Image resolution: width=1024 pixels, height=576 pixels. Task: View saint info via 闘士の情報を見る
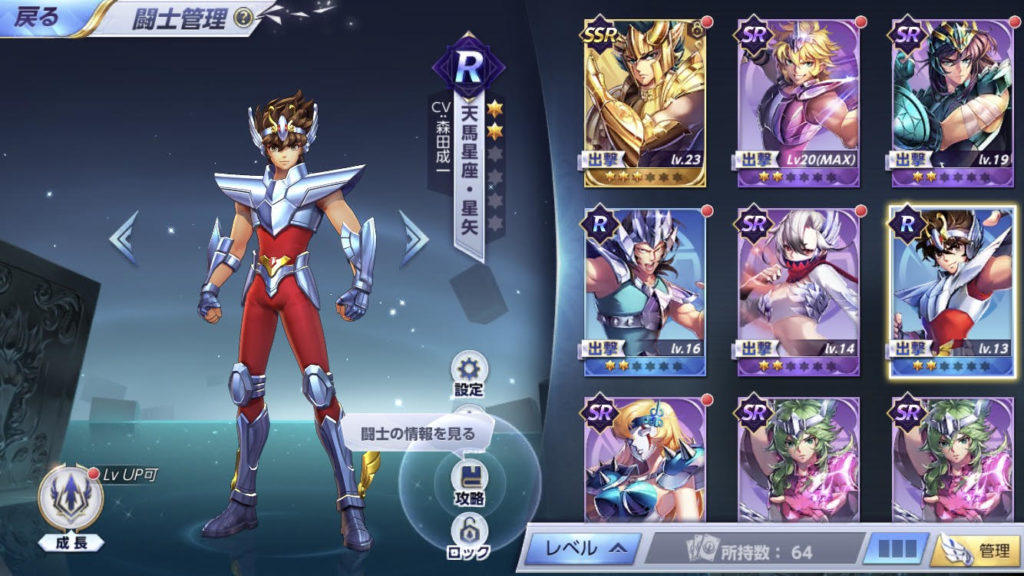(x=418, y=434)
